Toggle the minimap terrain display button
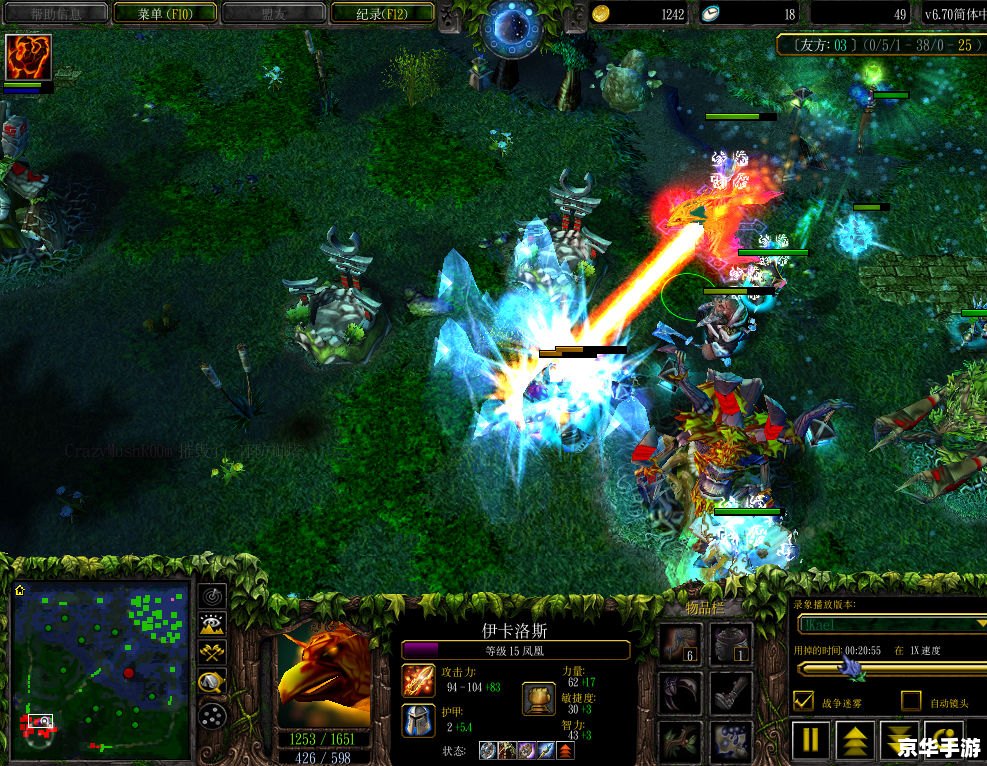 pos(212,625)
